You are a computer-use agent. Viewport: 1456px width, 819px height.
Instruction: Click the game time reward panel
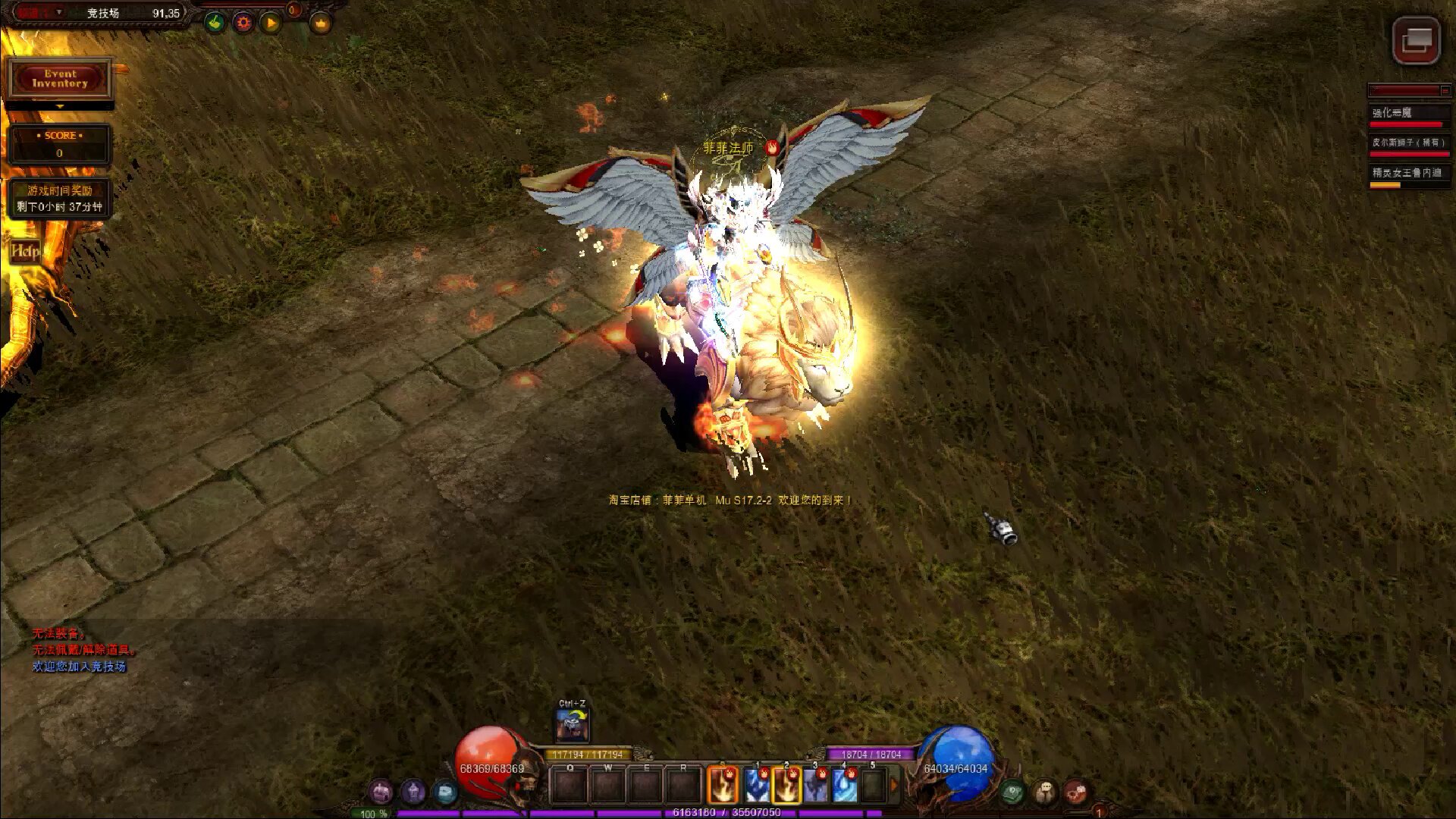(60, 199)
